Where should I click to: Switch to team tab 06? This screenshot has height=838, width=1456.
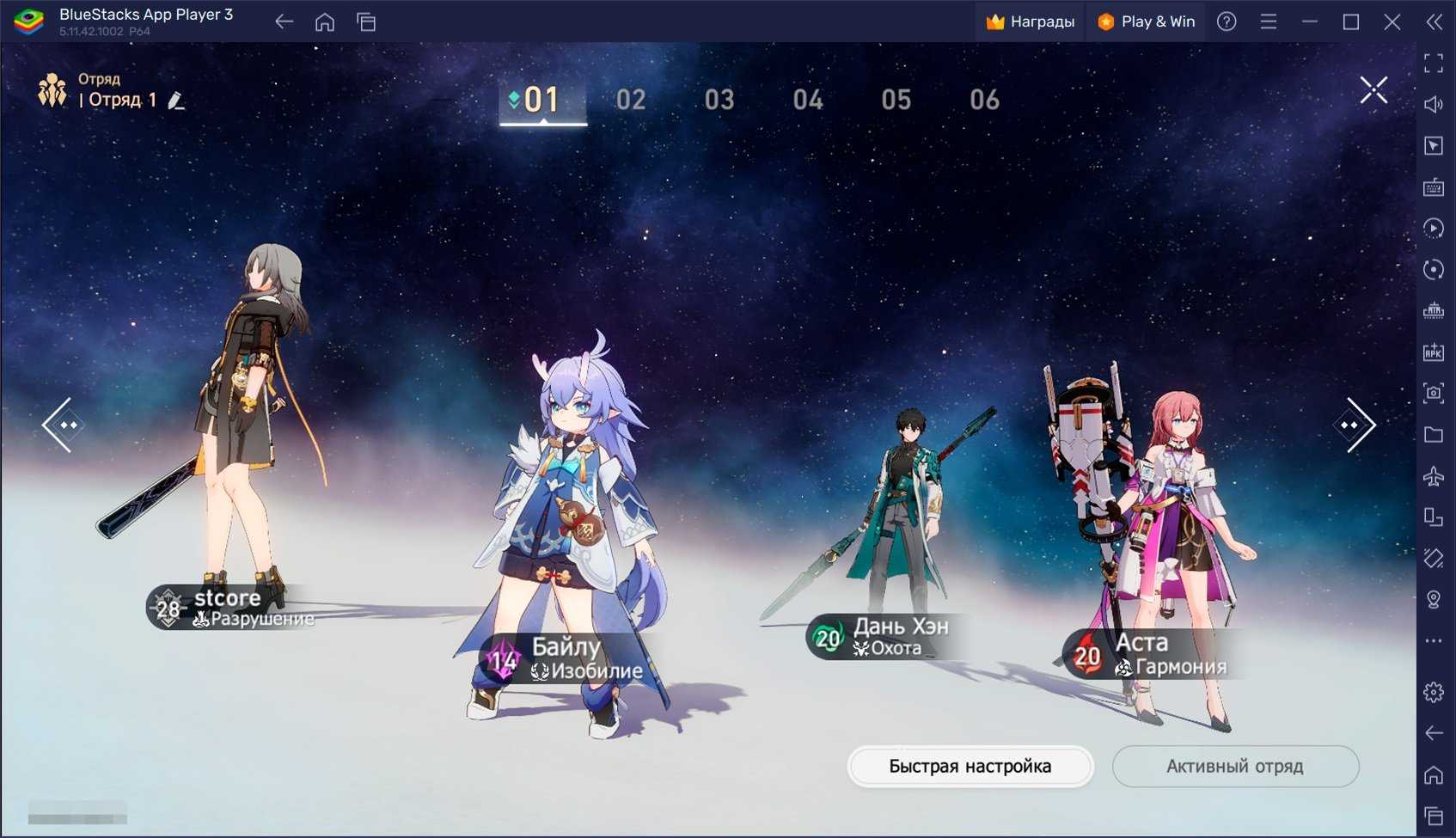pyautogui.click(x=984, y=100)
